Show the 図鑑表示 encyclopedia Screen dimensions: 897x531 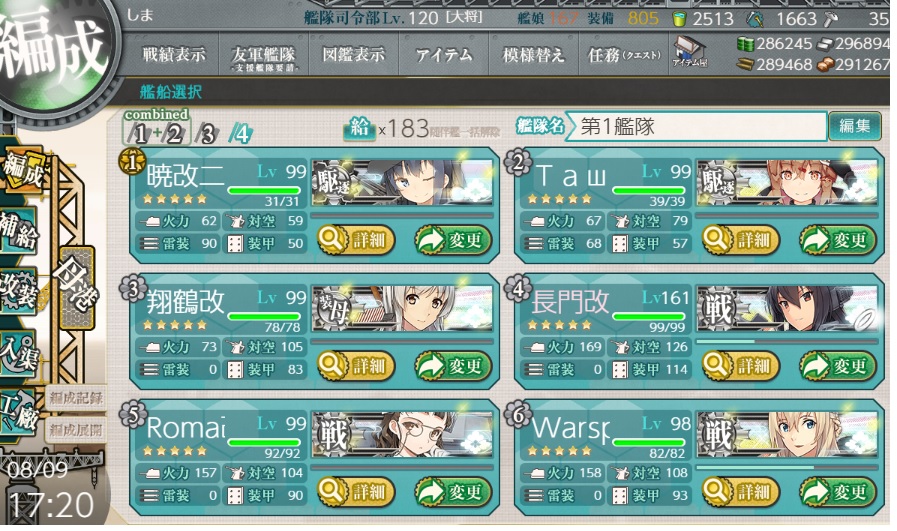click(353, 56)
